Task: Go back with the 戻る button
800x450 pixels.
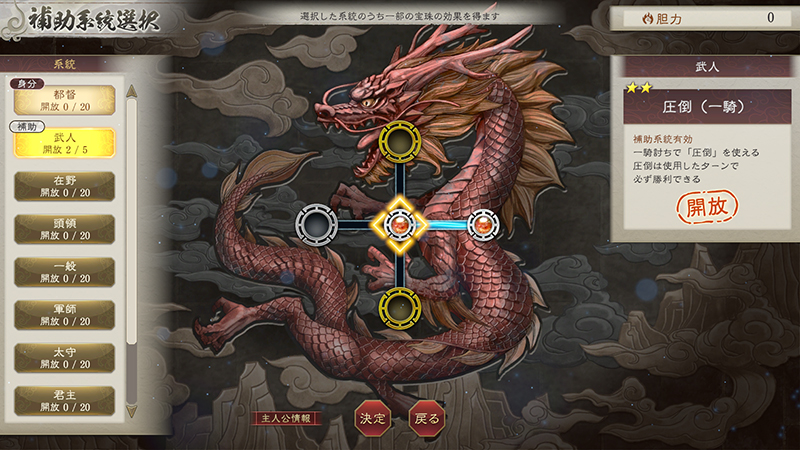Action: pos(425,418)
